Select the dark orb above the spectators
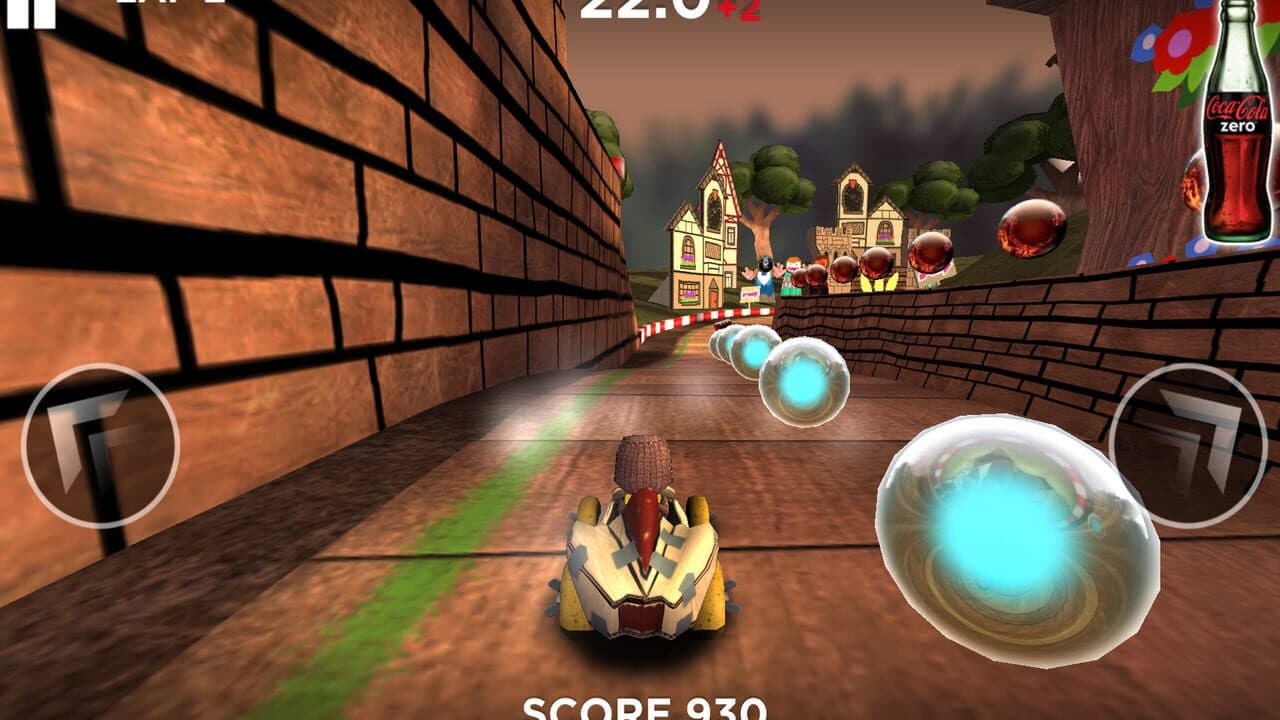The image size is (1280, 720). point(875,260)
